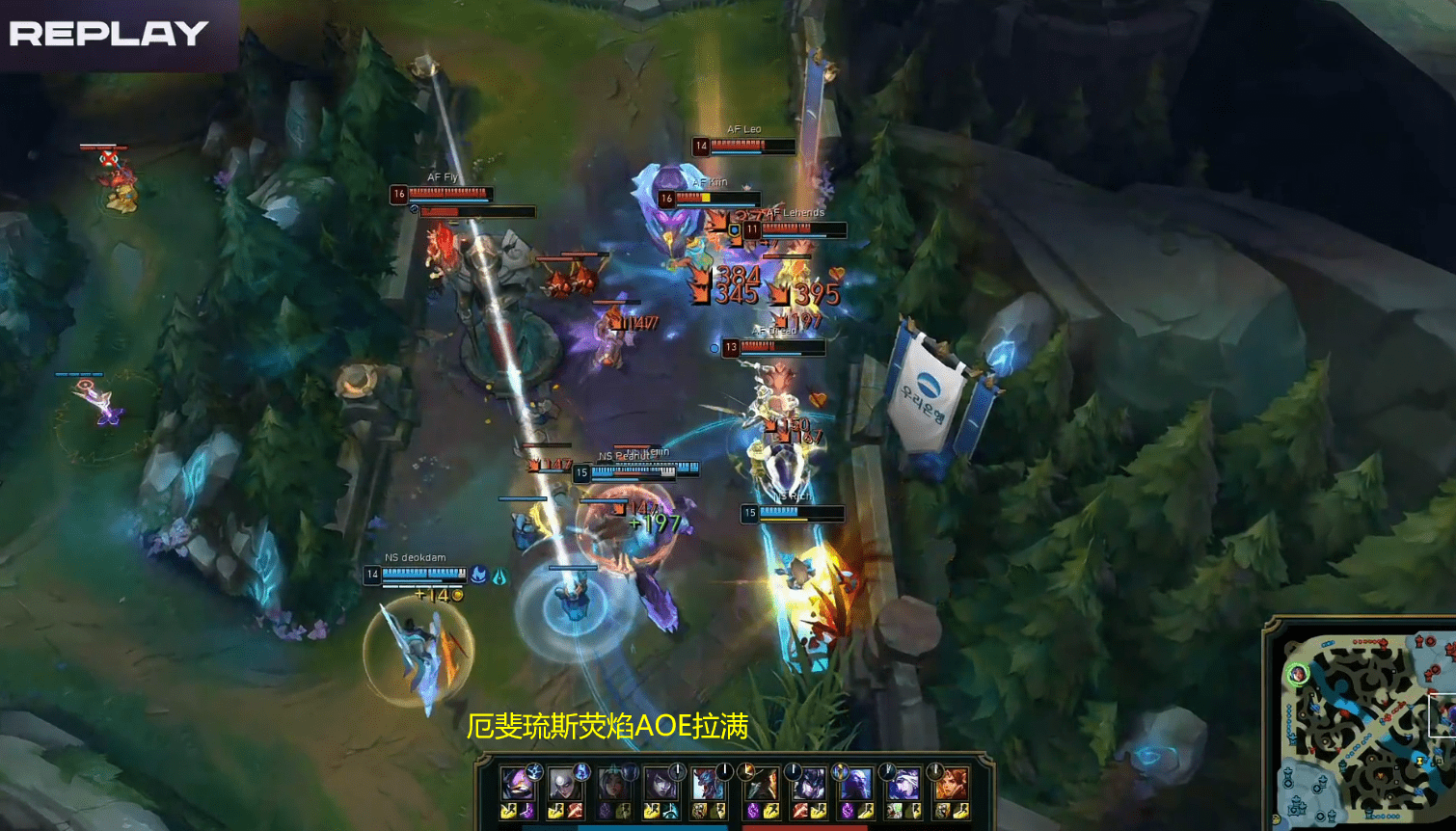Image resolution: width=1456 pixels, height=831 pixels.
Task: Select the dark armored helmet champion portrait
Action: (808, 784)
